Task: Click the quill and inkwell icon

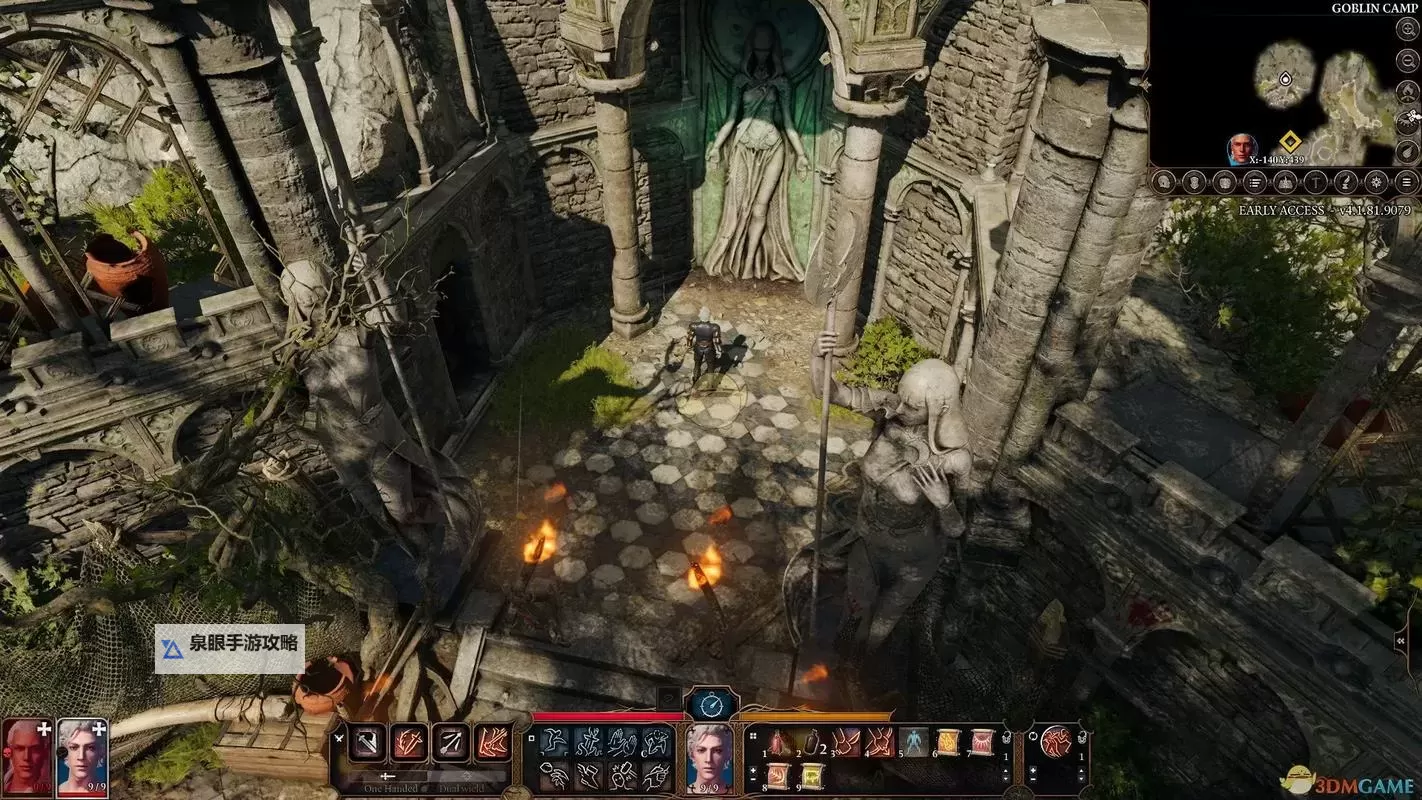Action: pyautogui.click(x=1346, y=183)
